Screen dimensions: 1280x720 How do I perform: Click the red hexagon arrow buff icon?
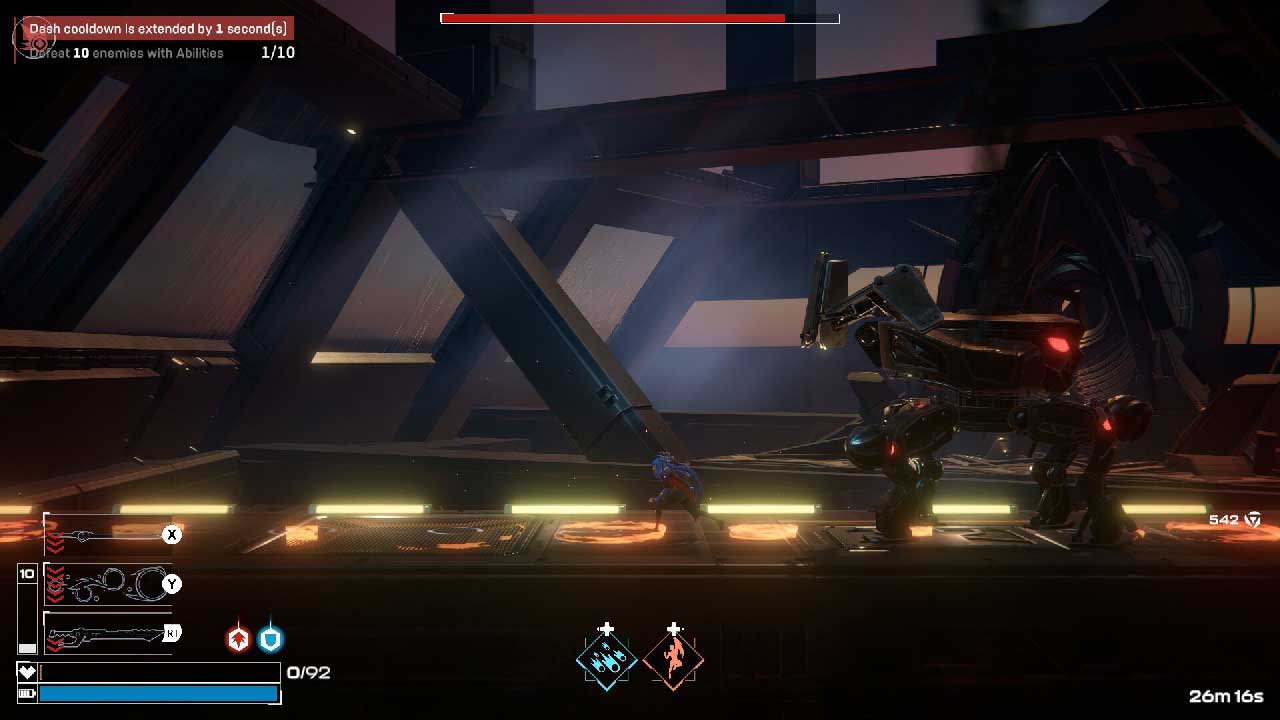(238, 639)
